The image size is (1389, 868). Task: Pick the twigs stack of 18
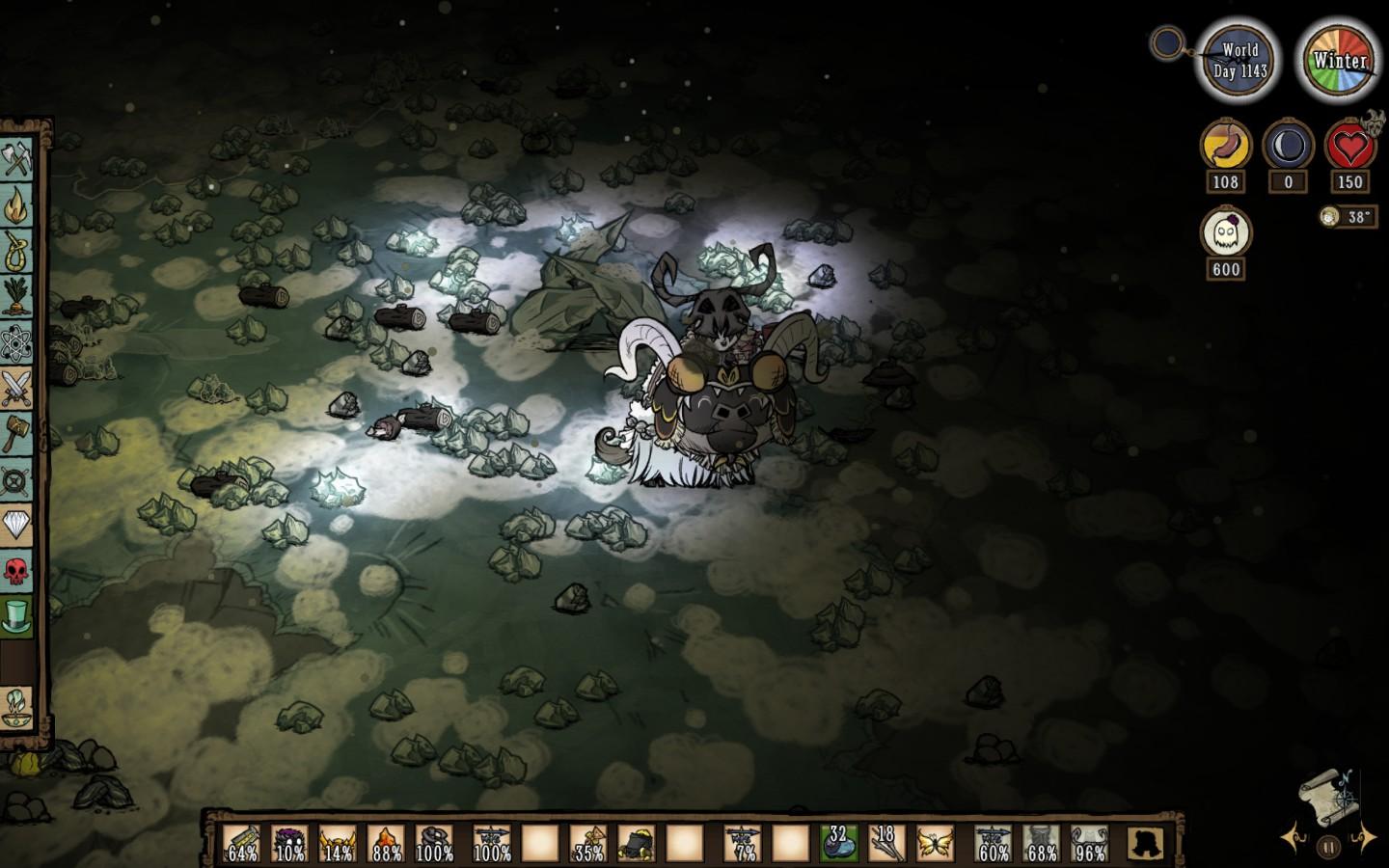coord(886,843)
